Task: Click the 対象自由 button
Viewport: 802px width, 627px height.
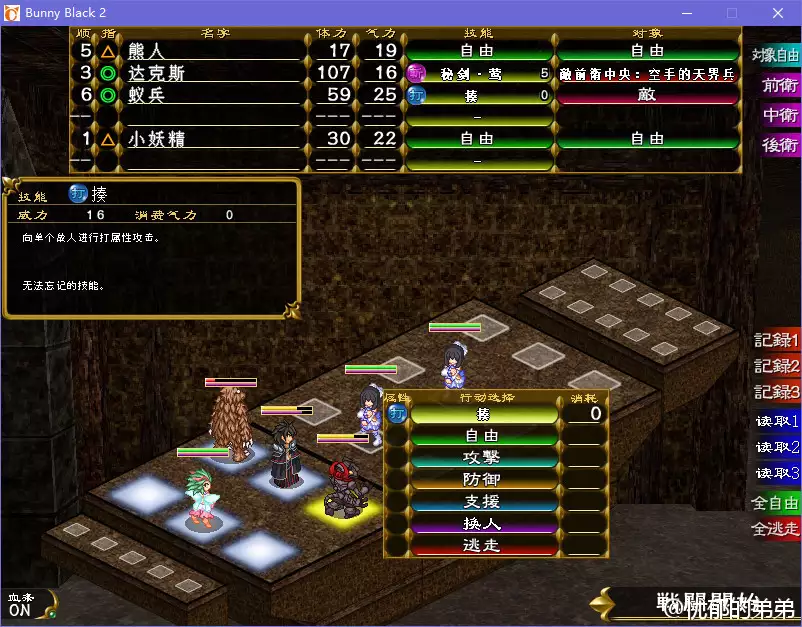Action: coord(776,55)
